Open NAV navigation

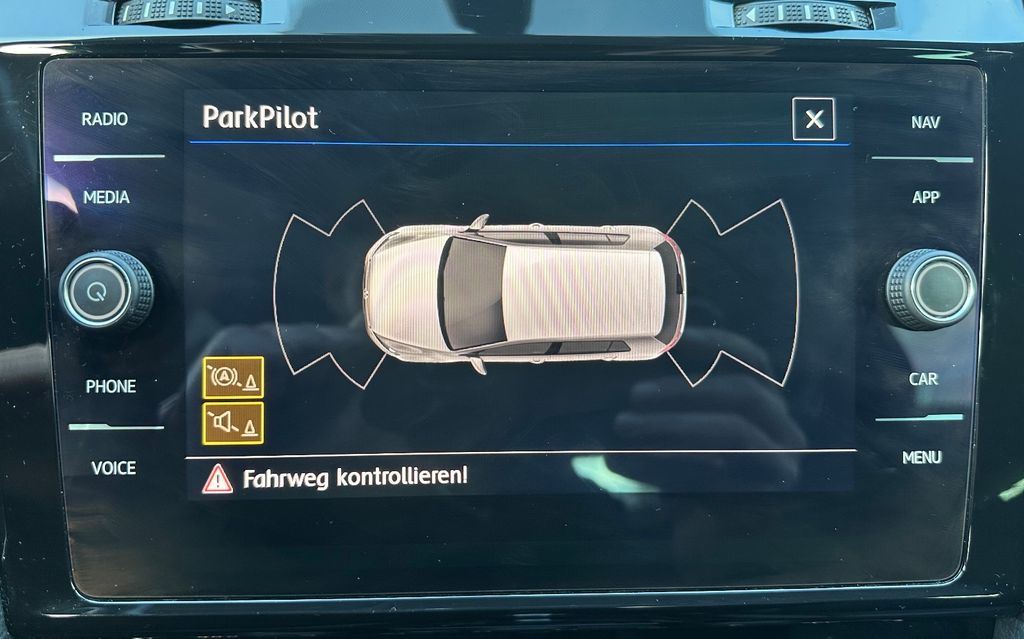[x=925, y=122]
